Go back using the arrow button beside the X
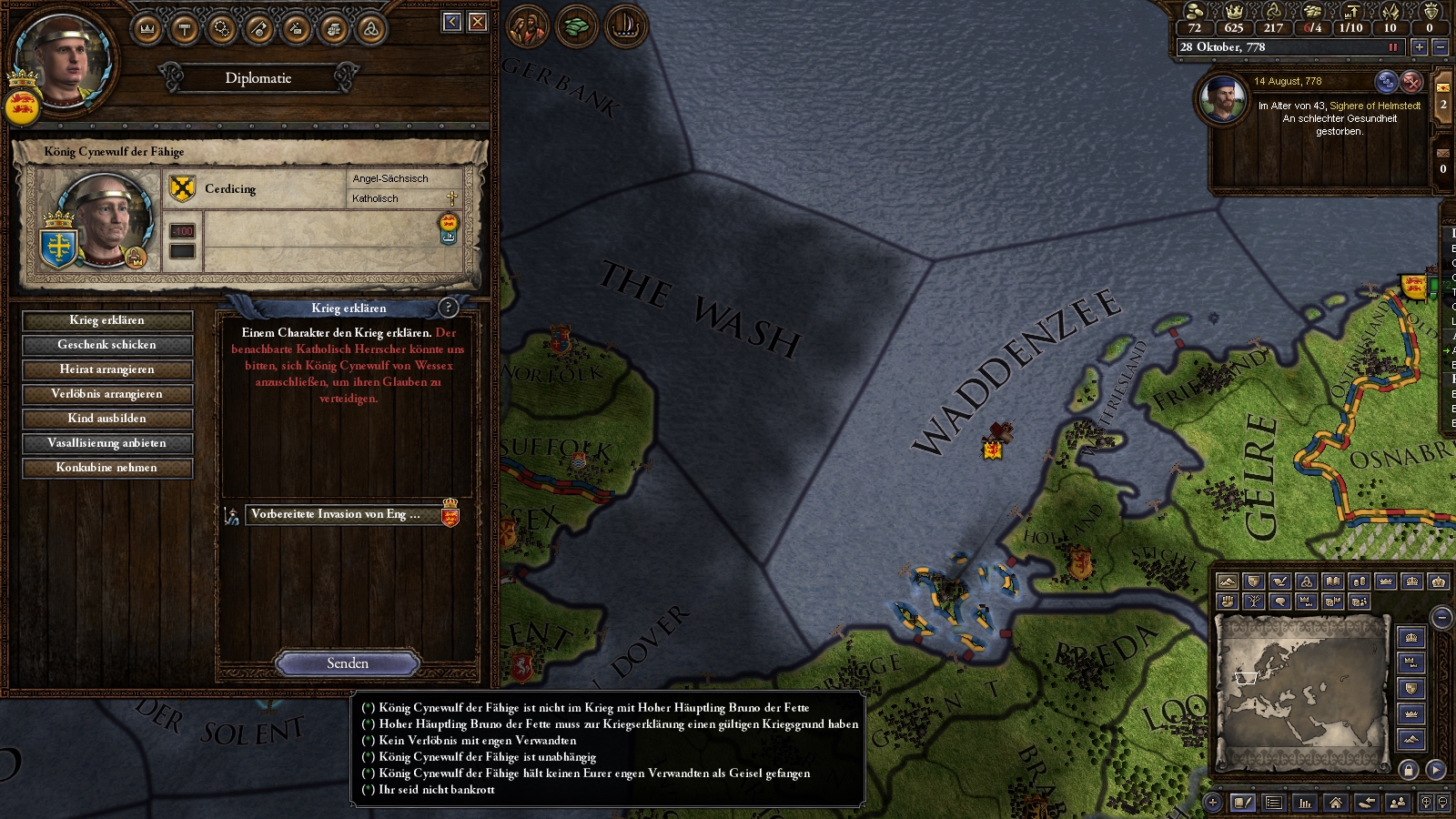 pos(452,22)
